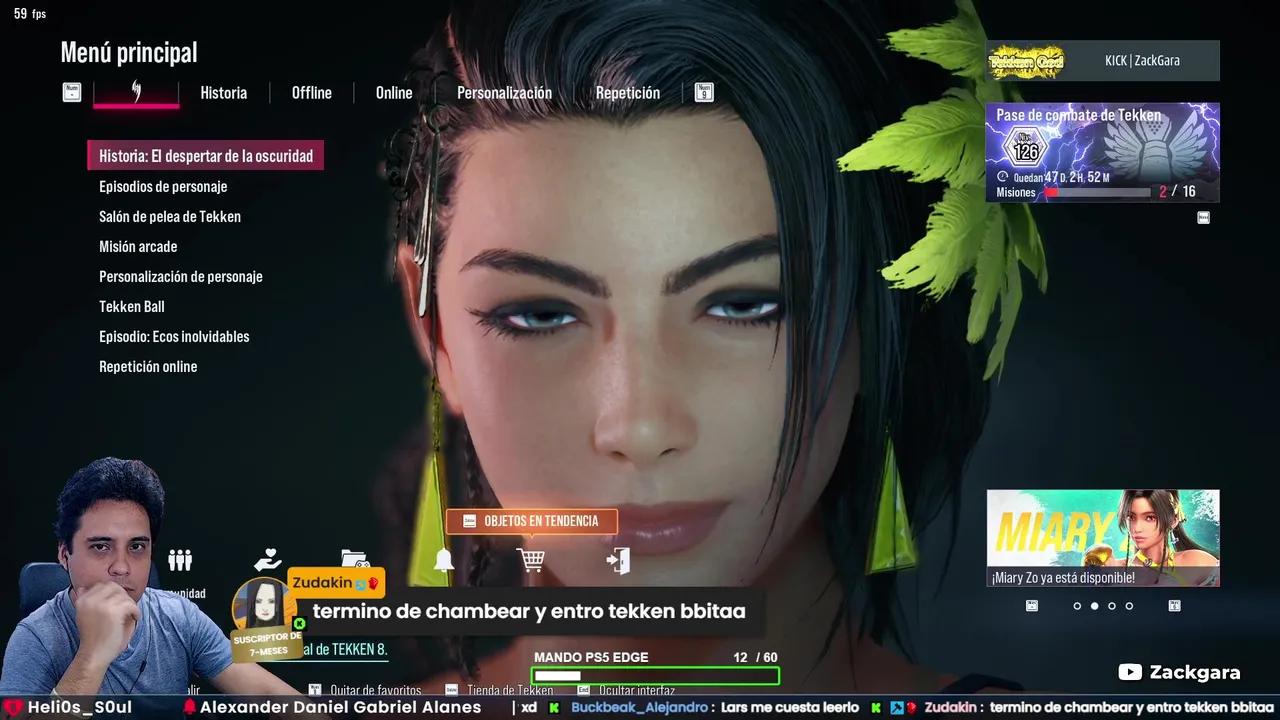This screenshot has height=720, width=1280.
Task: Open notifications via the bell icon
Action: click(443, 560)
